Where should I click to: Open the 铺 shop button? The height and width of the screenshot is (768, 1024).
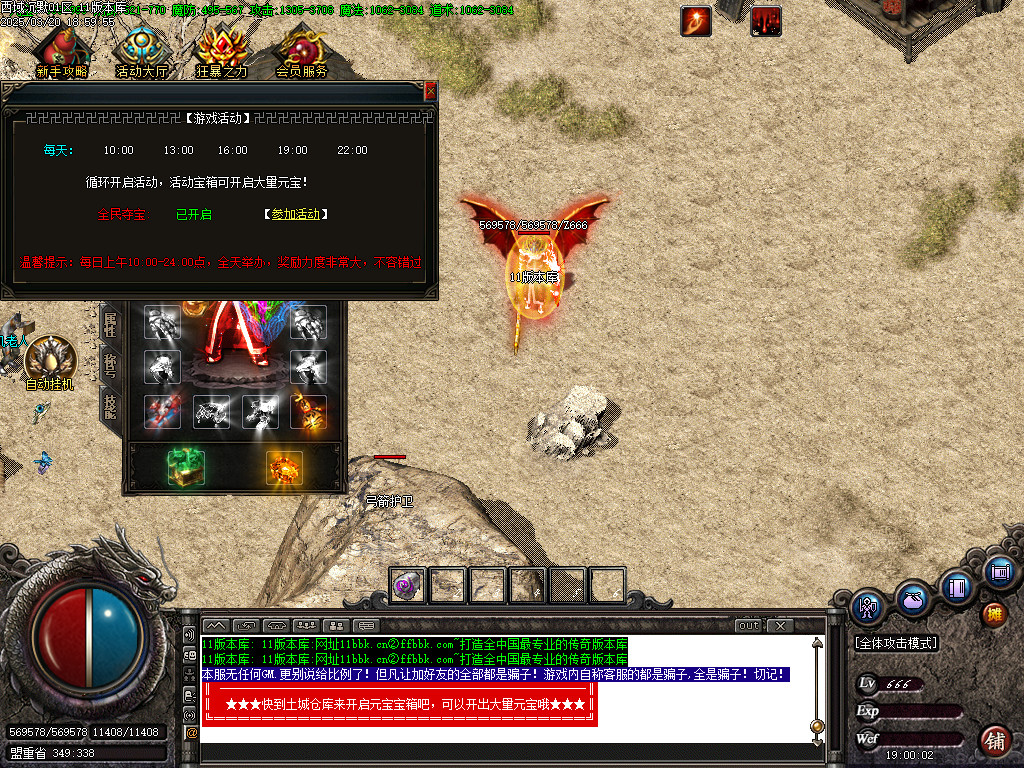[995, 741]
